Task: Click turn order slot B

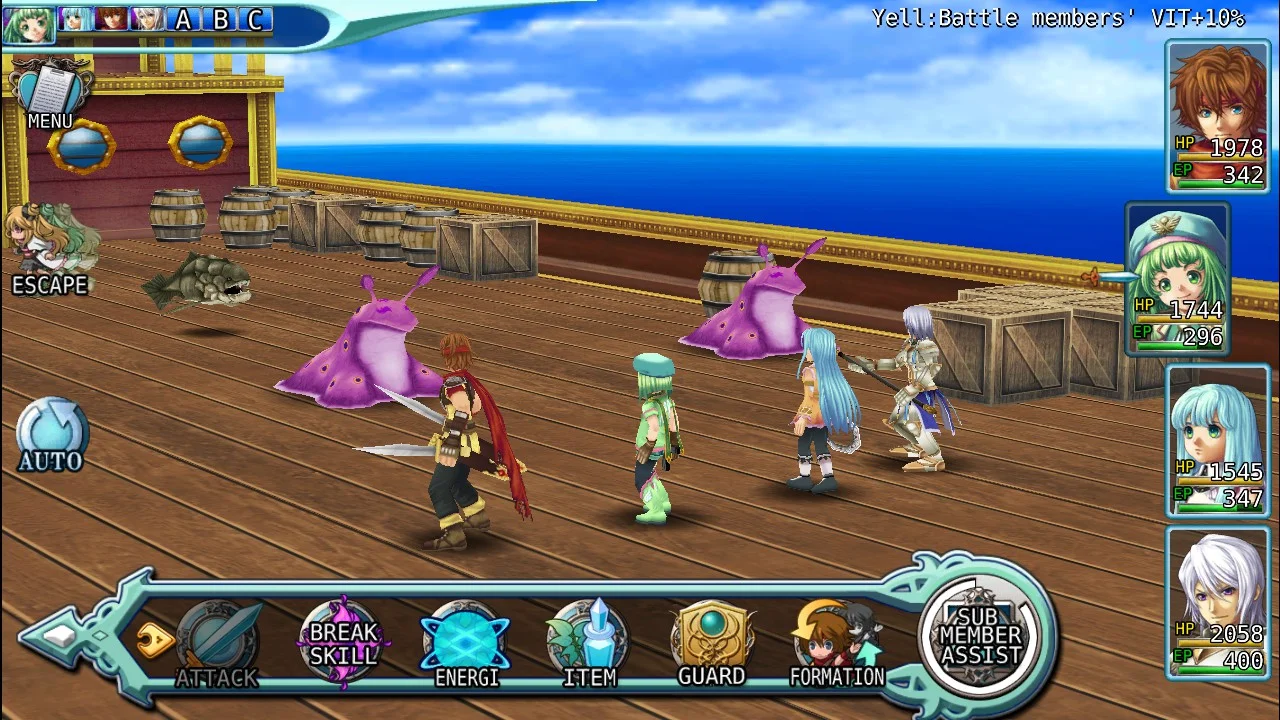Action: (220, 19)
